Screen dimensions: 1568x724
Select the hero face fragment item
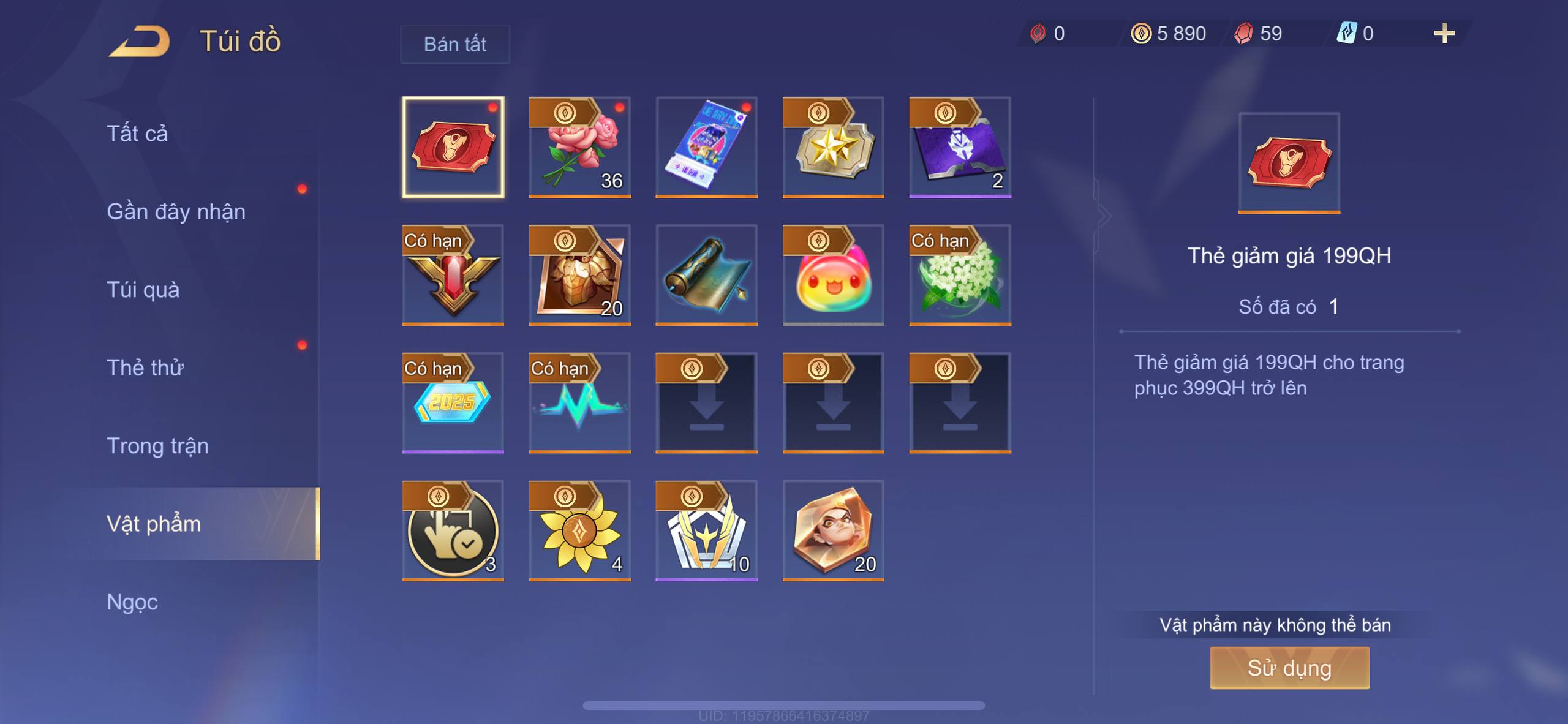(833, 530)
